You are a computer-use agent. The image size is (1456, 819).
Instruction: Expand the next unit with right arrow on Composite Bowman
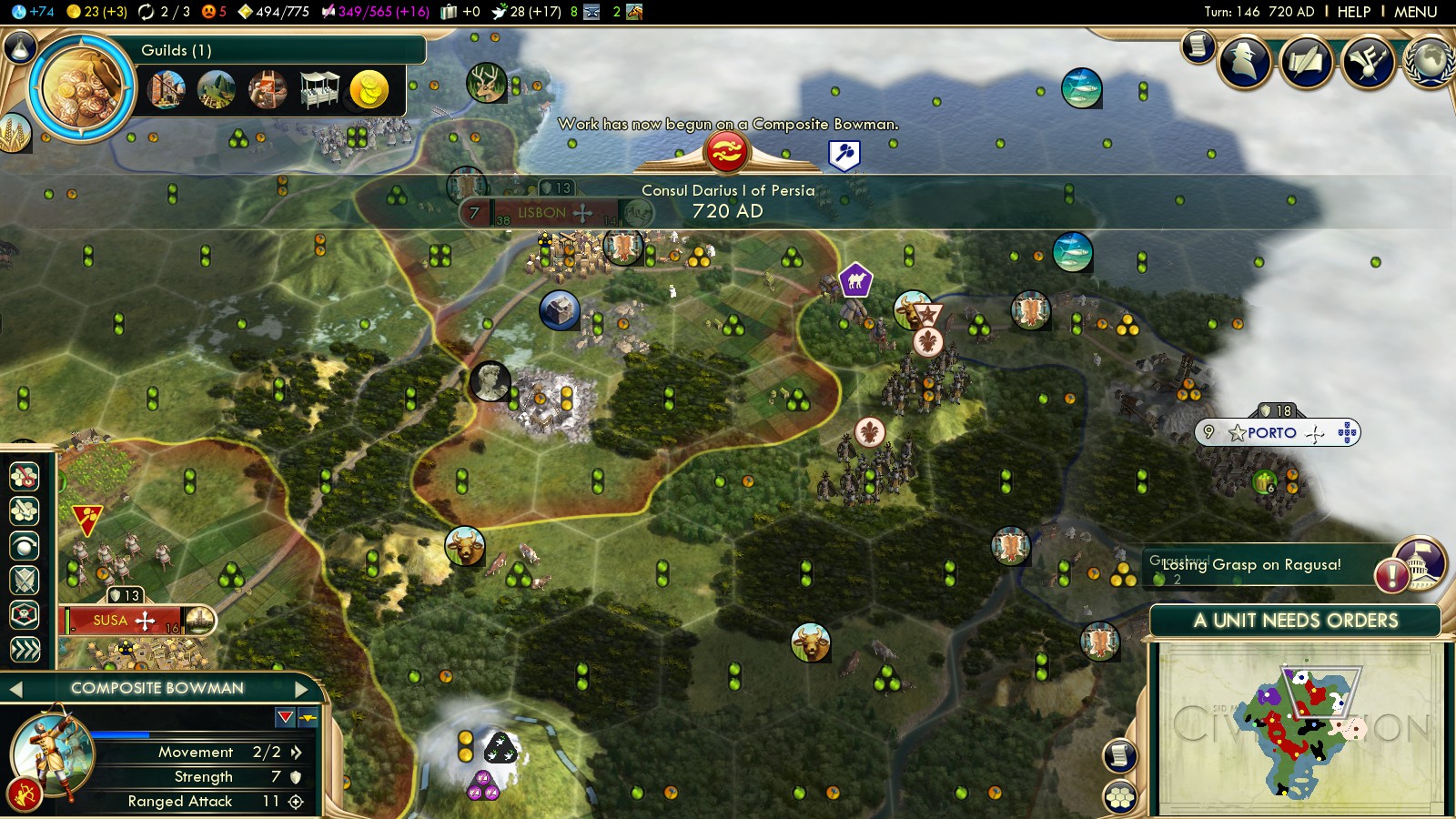[302, 689]
